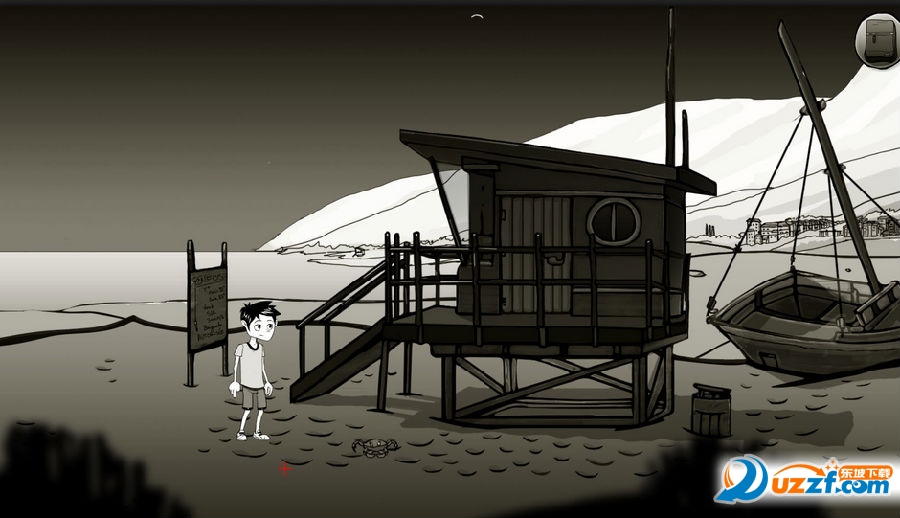The height and width of the screenshot is (518, 900).
Task: Open the backpack inventory icon
Action: (x=879, y=42)
